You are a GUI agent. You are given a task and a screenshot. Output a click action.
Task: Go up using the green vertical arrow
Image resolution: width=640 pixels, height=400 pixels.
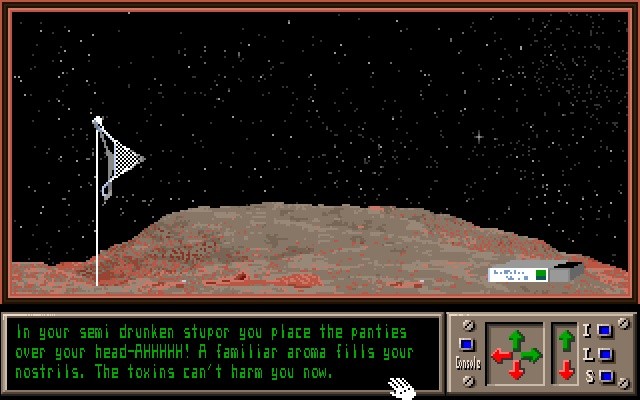[x=566, y=339]
